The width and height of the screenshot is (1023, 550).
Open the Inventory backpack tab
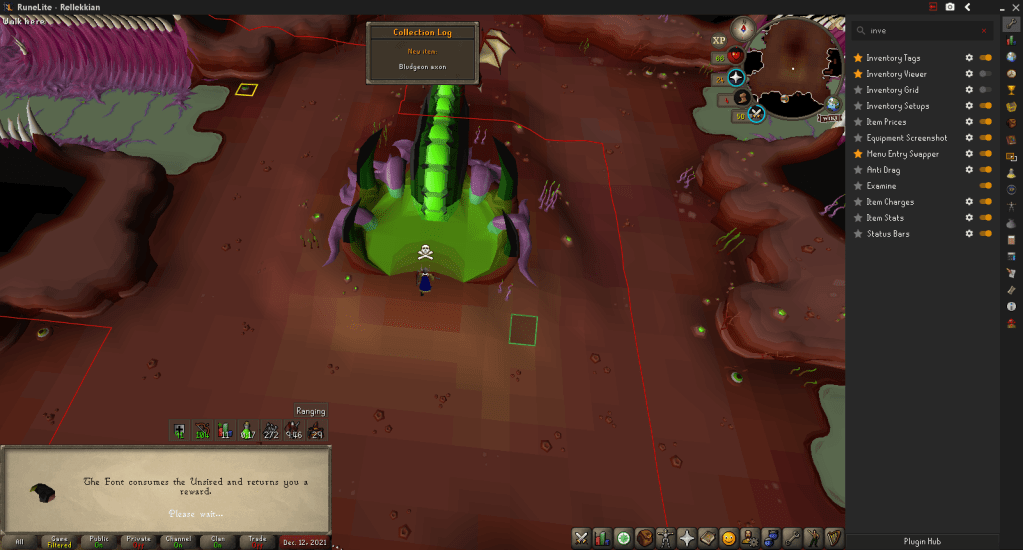[644, 538]
